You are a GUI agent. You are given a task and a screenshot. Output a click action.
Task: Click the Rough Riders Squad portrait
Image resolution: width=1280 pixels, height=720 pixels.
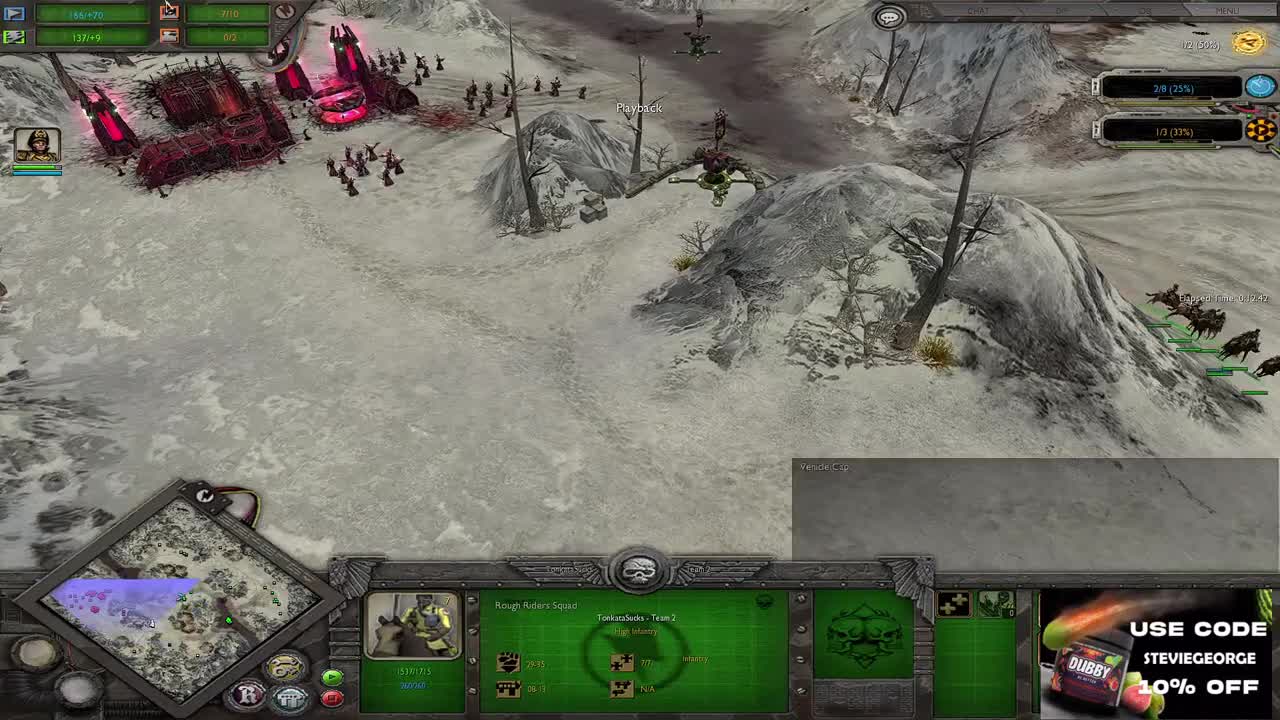[x=413, y=625]
